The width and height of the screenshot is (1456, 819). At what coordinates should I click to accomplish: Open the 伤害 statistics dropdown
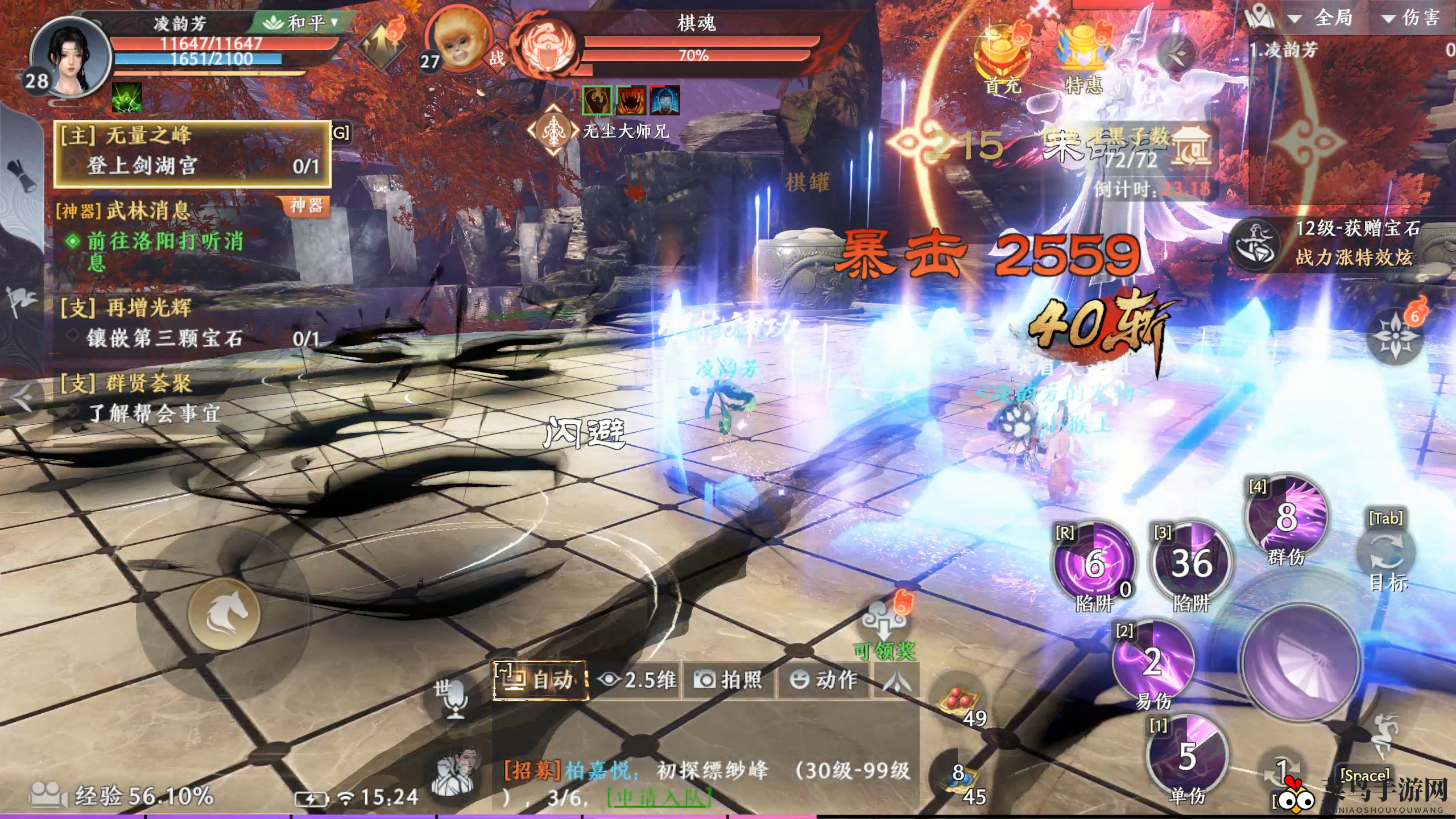tap(1410, 18)
